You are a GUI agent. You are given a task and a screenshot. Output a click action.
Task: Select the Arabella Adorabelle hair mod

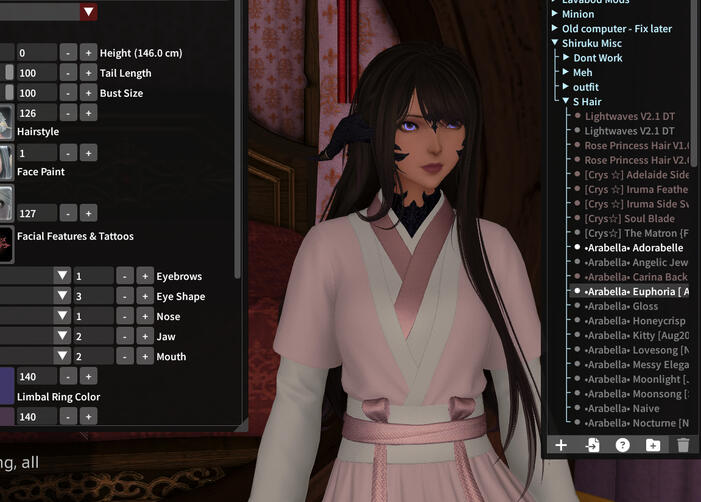click(634, 247)
